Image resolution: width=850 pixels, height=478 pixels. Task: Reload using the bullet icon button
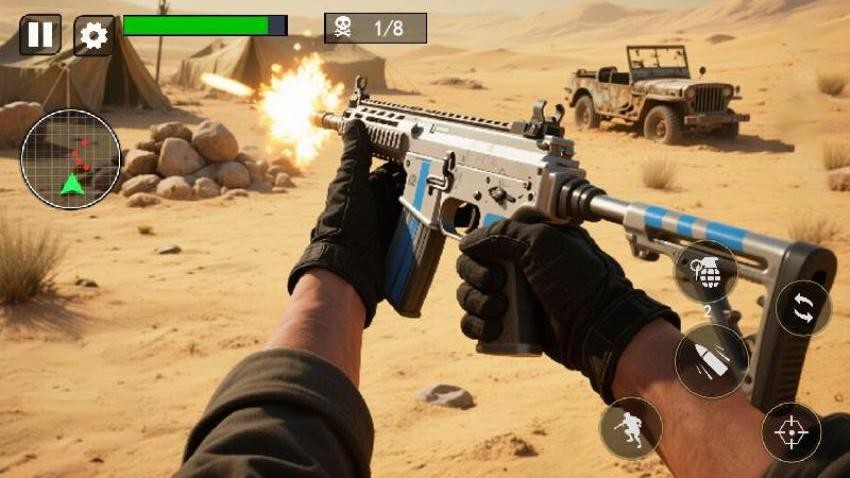point(711,361)
